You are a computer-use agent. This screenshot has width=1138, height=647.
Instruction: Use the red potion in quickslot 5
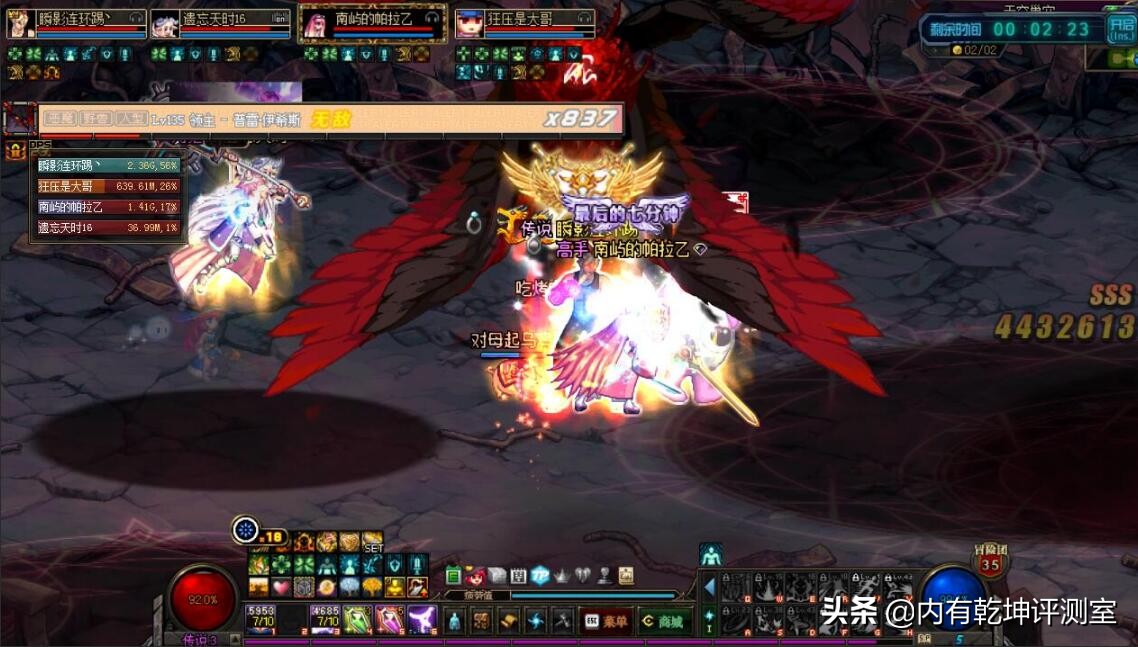[x=390, y=620]
